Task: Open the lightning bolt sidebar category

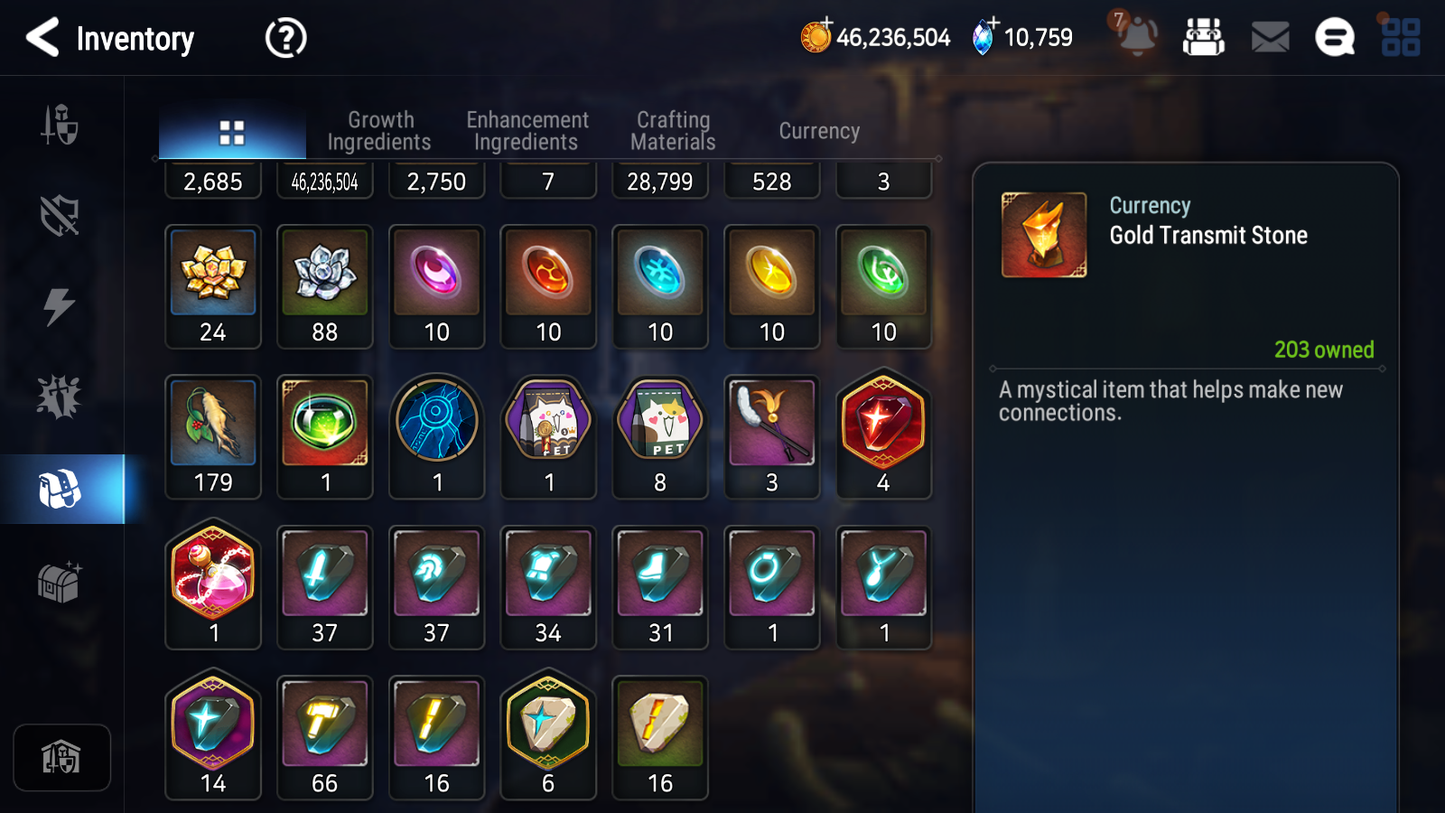Action: [60, 307]
